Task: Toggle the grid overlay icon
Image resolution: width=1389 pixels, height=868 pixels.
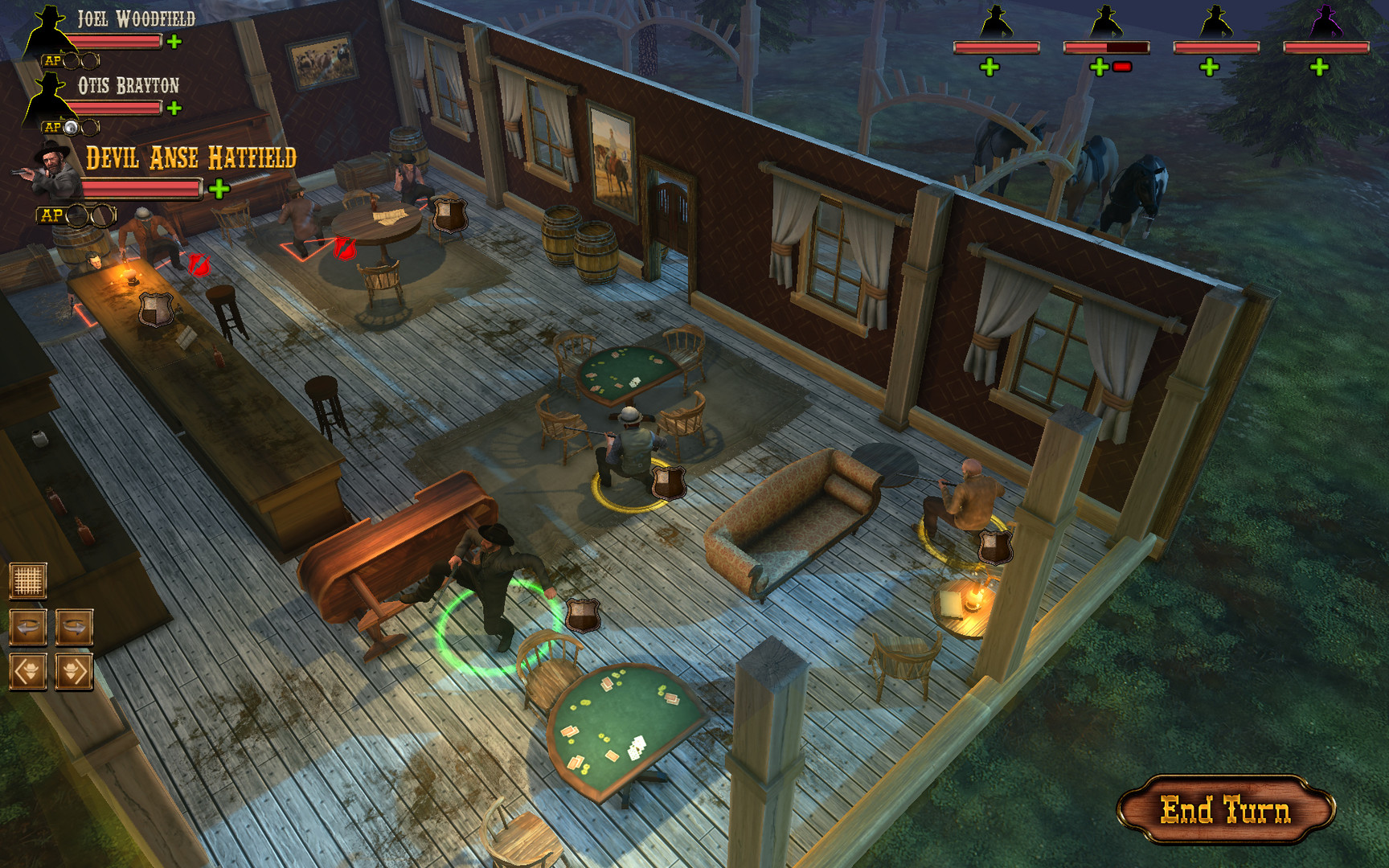Action: tap(28, 580)
